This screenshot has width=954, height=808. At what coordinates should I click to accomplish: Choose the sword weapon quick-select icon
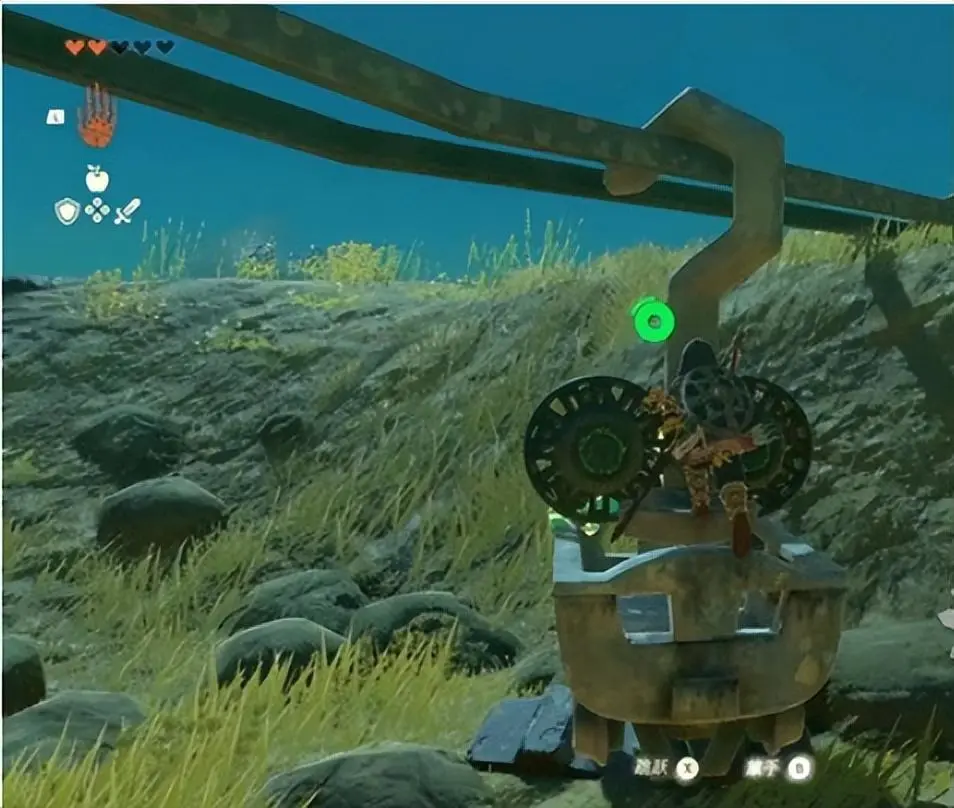pos(127,210)
